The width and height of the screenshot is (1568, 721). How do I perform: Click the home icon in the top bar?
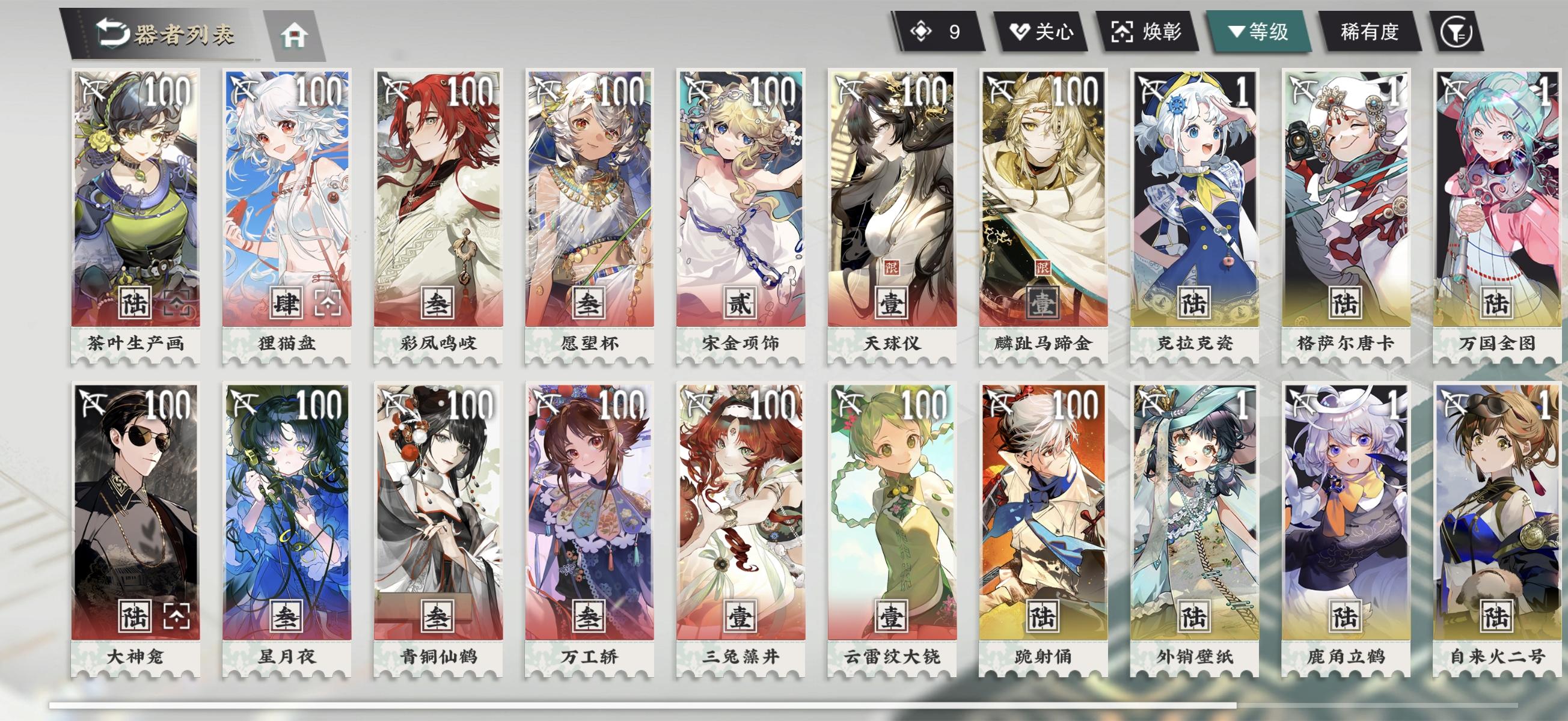(295, 36)
